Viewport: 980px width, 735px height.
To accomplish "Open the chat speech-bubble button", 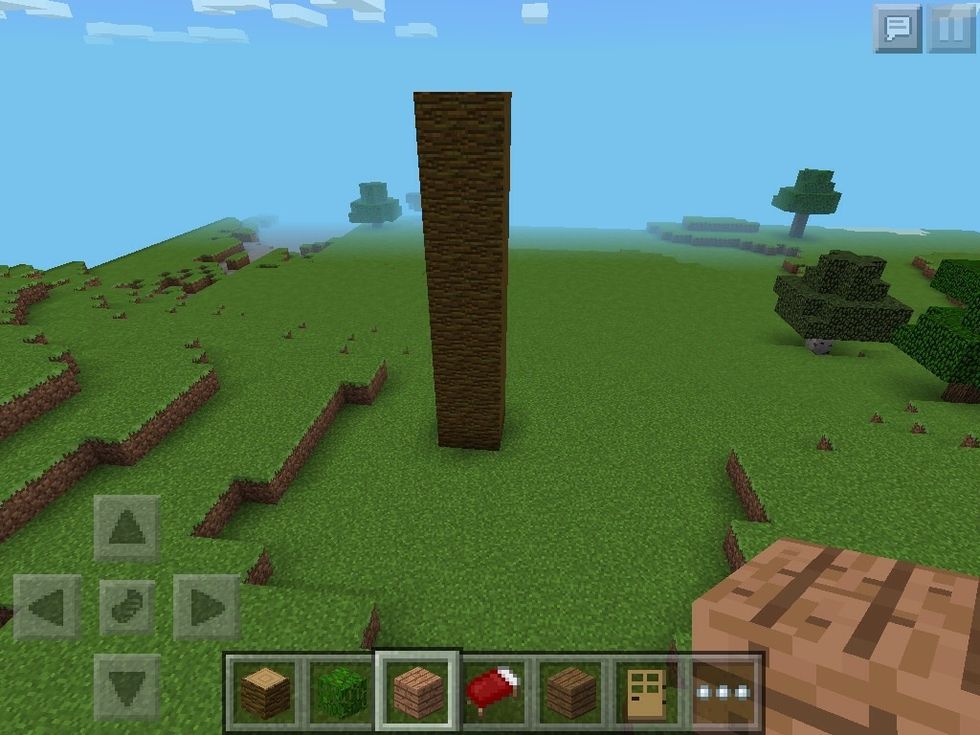I will coord(897,28).
